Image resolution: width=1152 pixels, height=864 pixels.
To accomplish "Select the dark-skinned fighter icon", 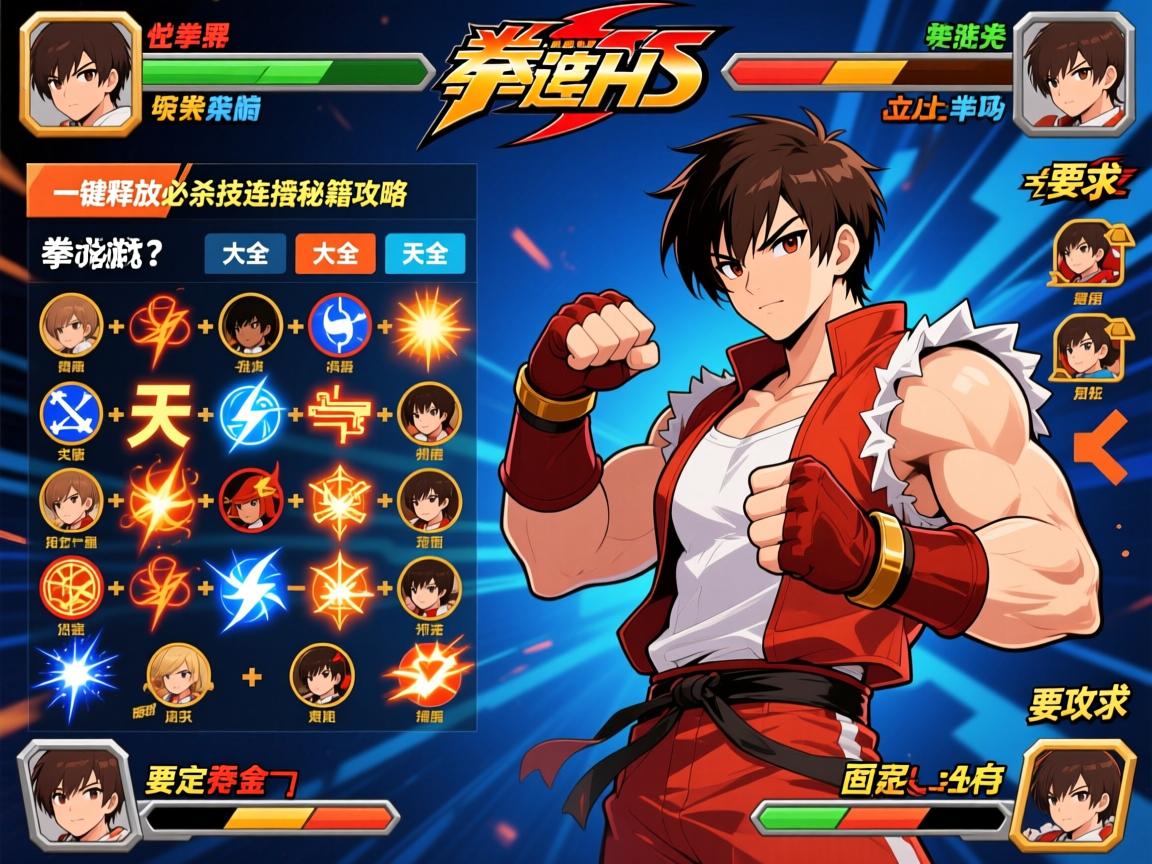I will [x=250, y=325].
